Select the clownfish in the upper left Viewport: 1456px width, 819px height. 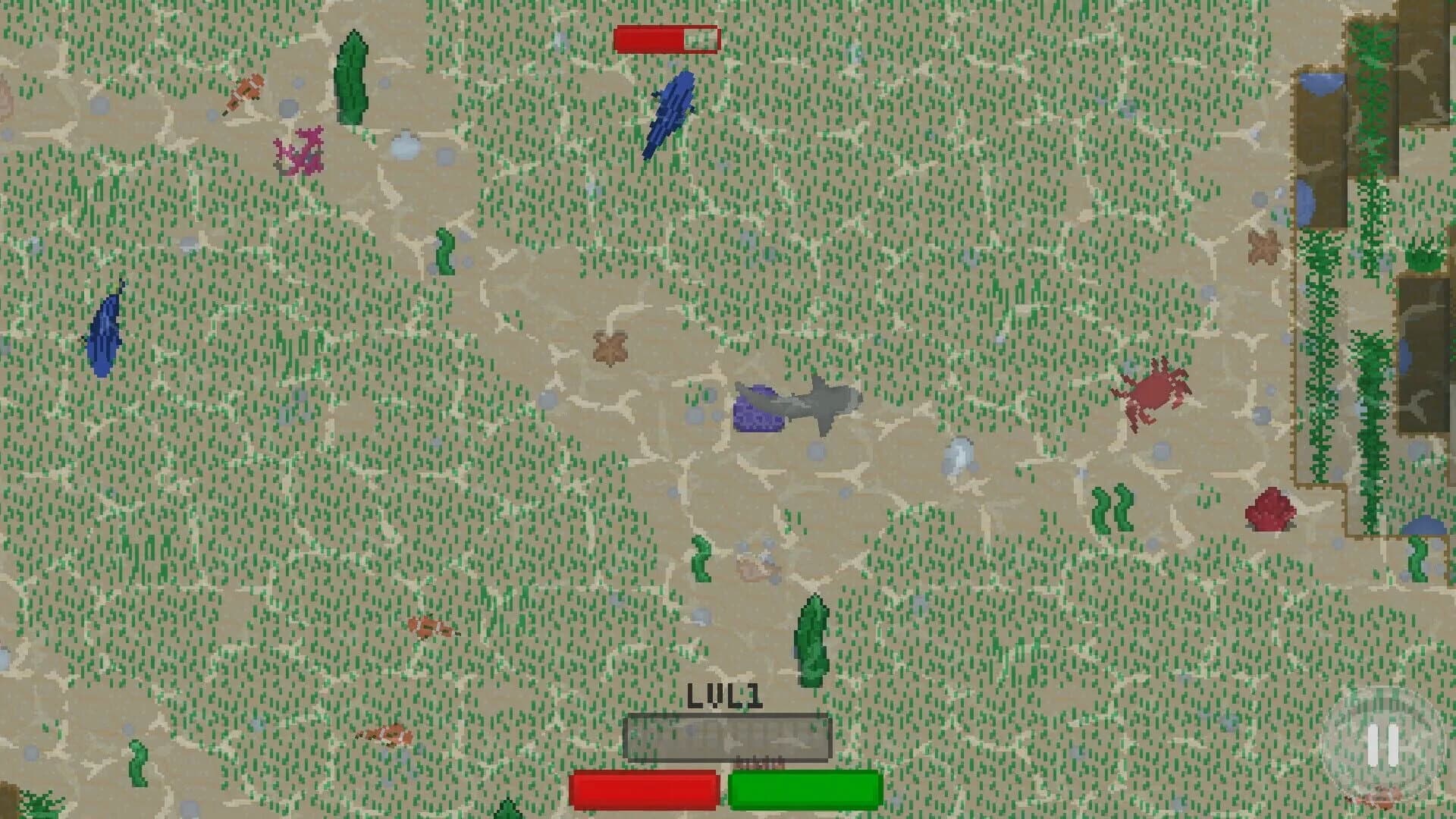[246, 91]
